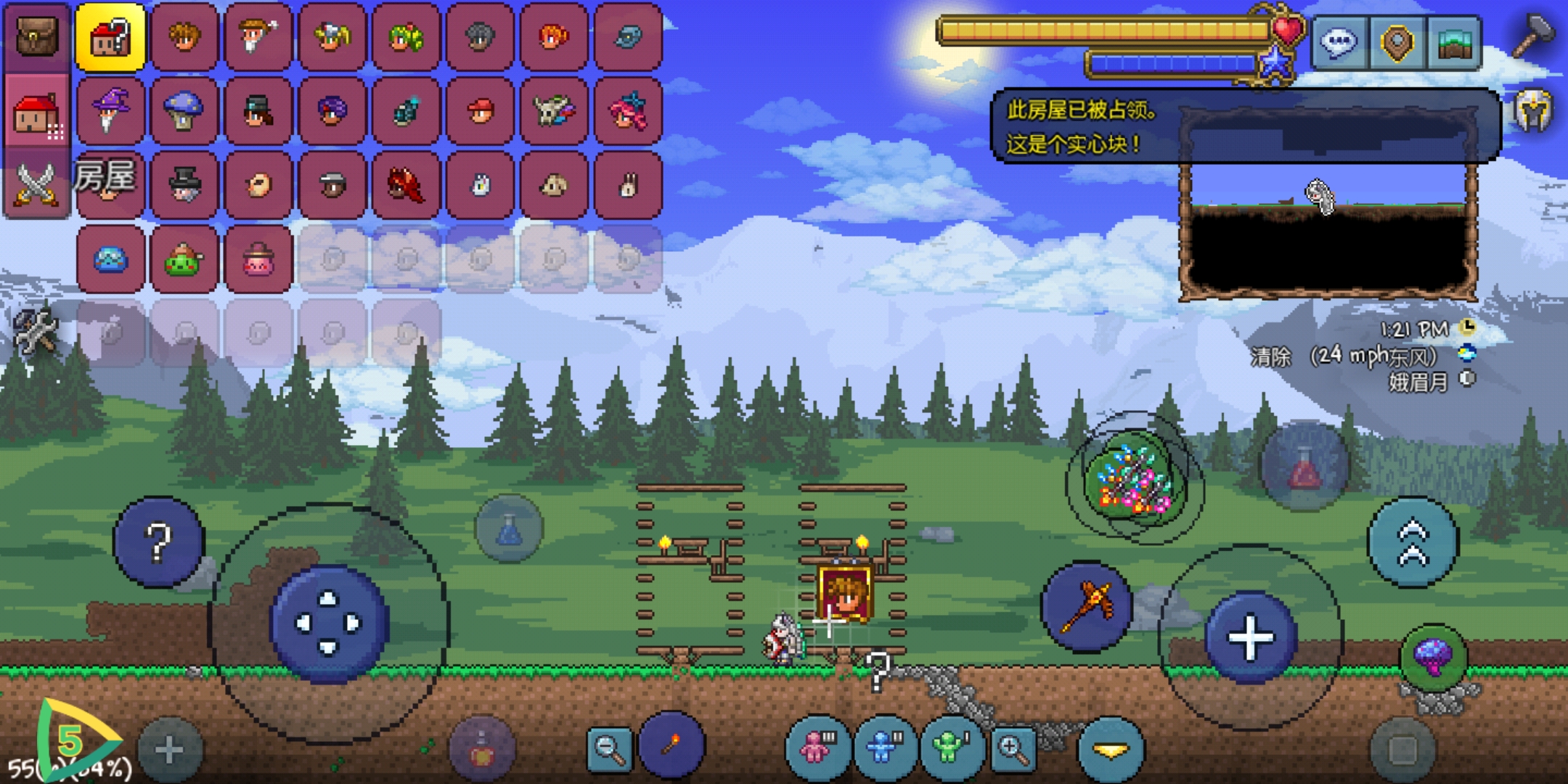Tap the jump double-arrow button

point(1413,543)
